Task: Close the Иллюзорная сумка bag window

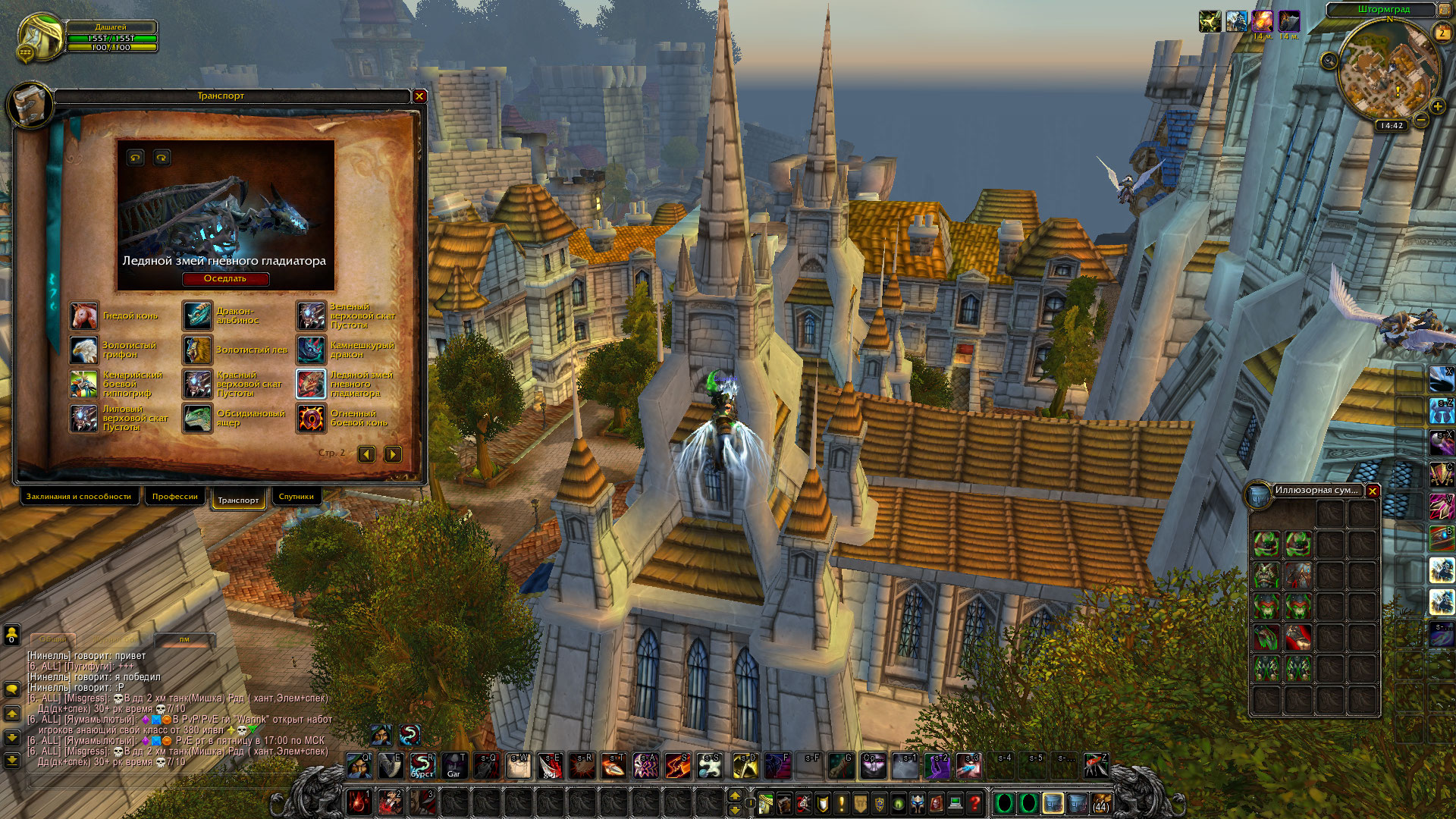Action: pyautogui.click(x=1373, y=491)
